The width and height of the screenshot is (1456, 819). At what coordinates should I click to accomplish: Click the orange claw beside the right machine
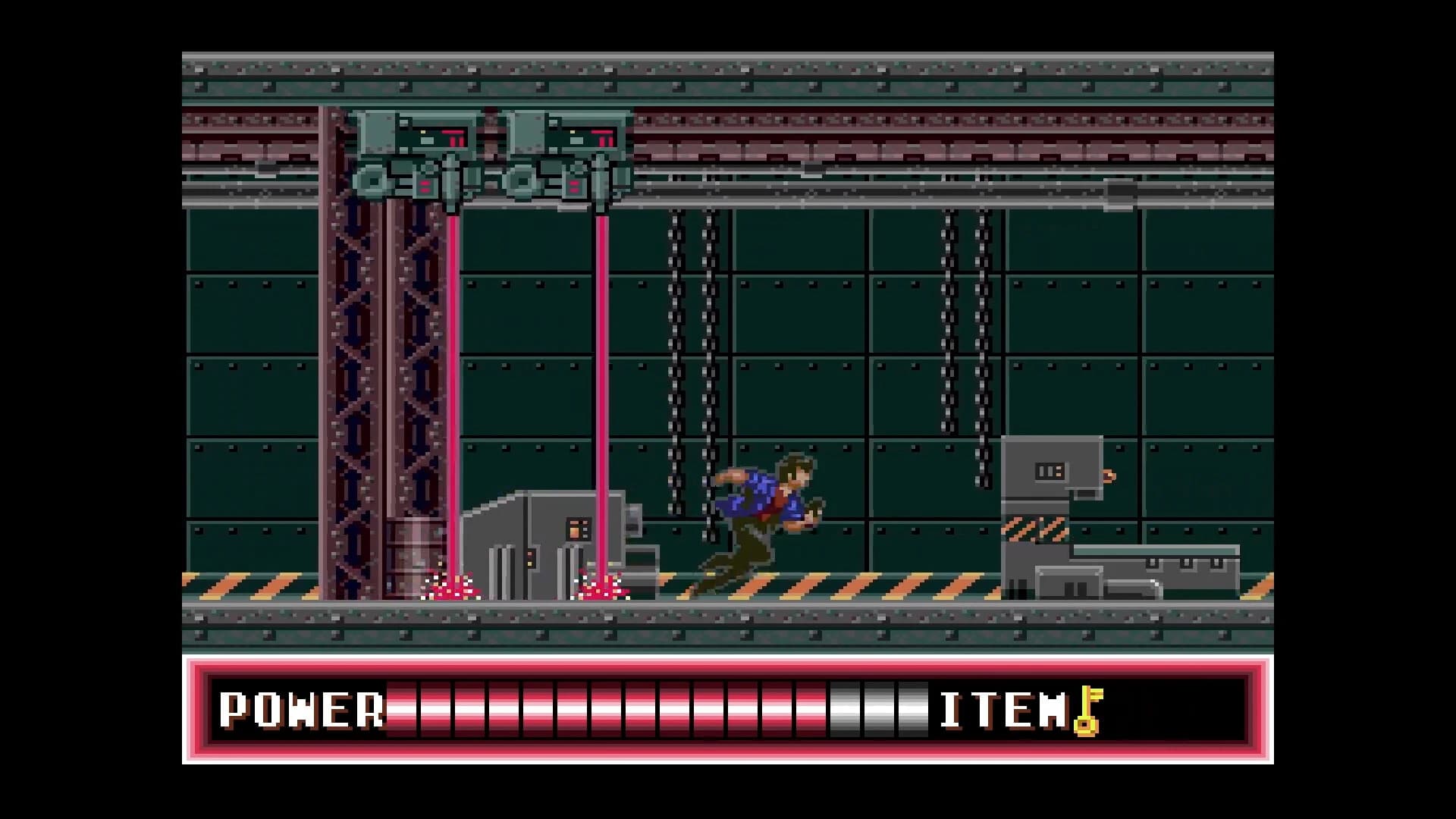(x=1108, y=475)
